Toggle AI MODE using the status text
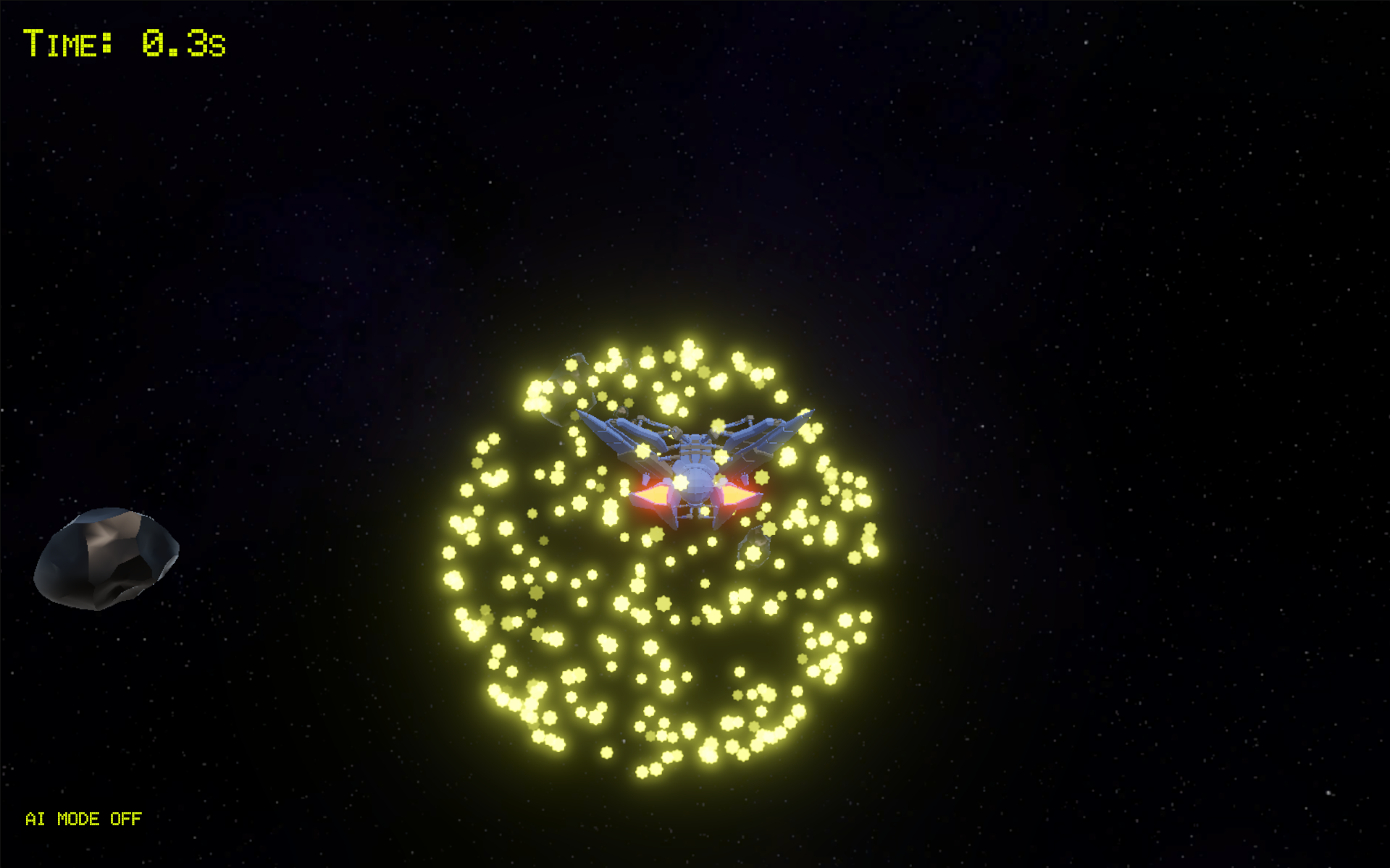Image resolution: width=1390 pixels, height=868 pixels. pos(82,819)
